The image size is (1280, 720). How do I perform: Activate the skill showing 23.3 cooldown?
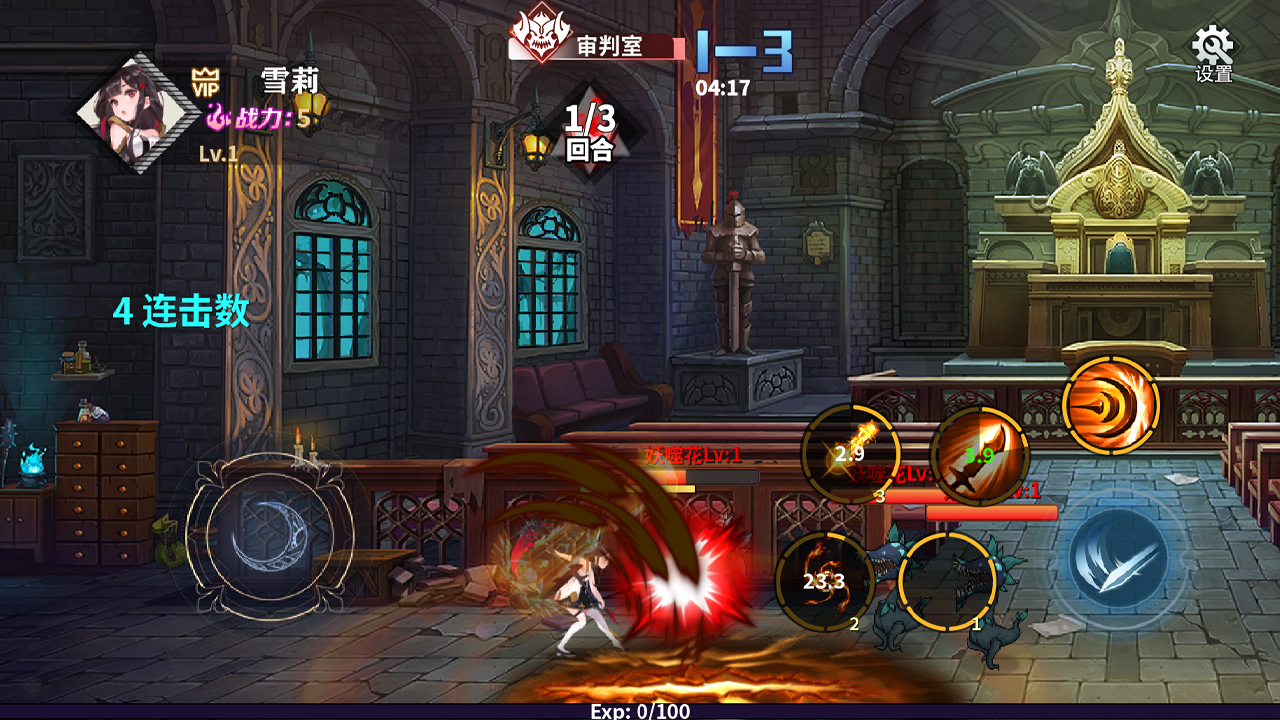[825, 581]
